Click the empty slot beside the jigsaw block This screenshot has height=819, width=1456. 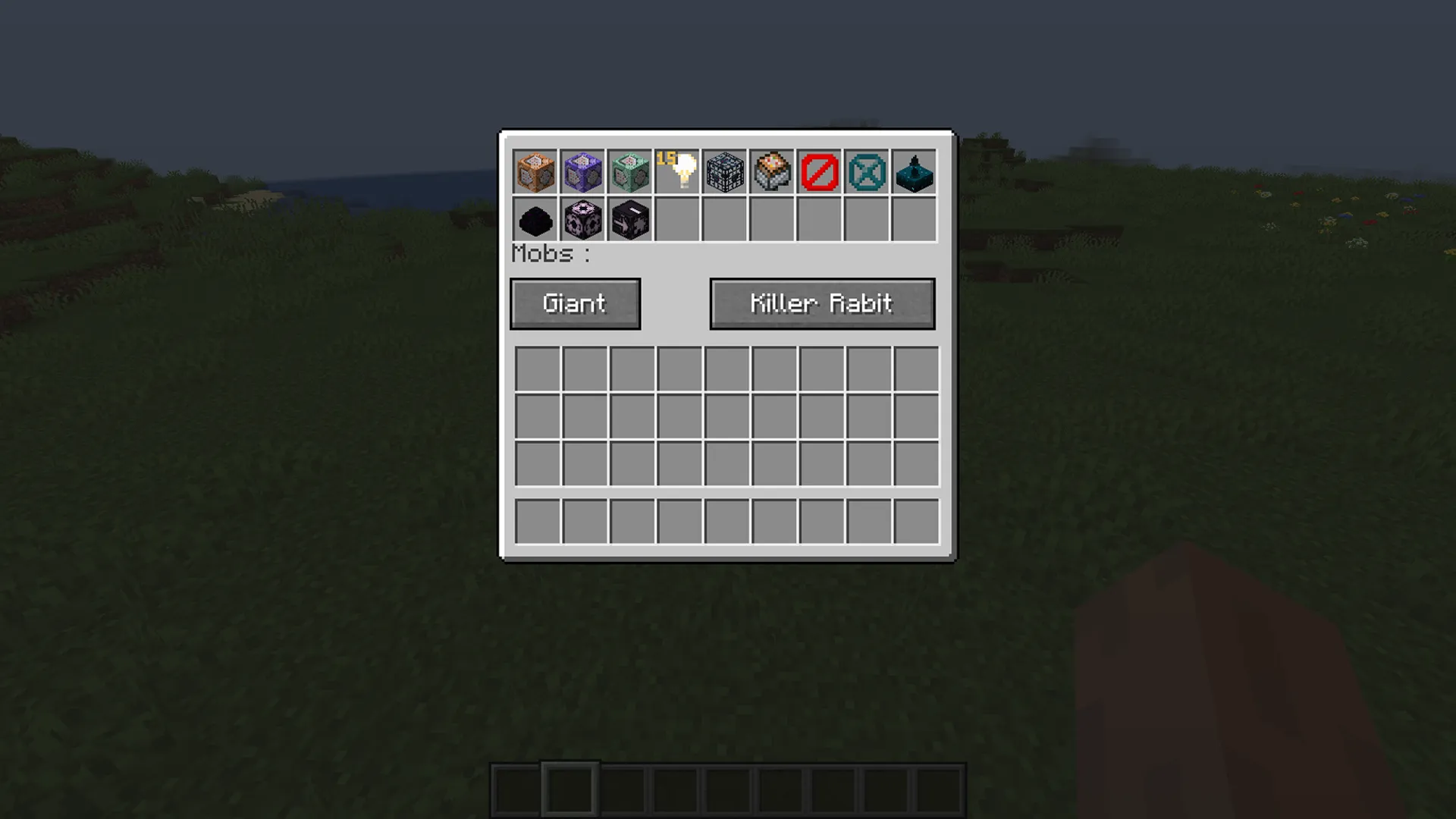[678, 219]
